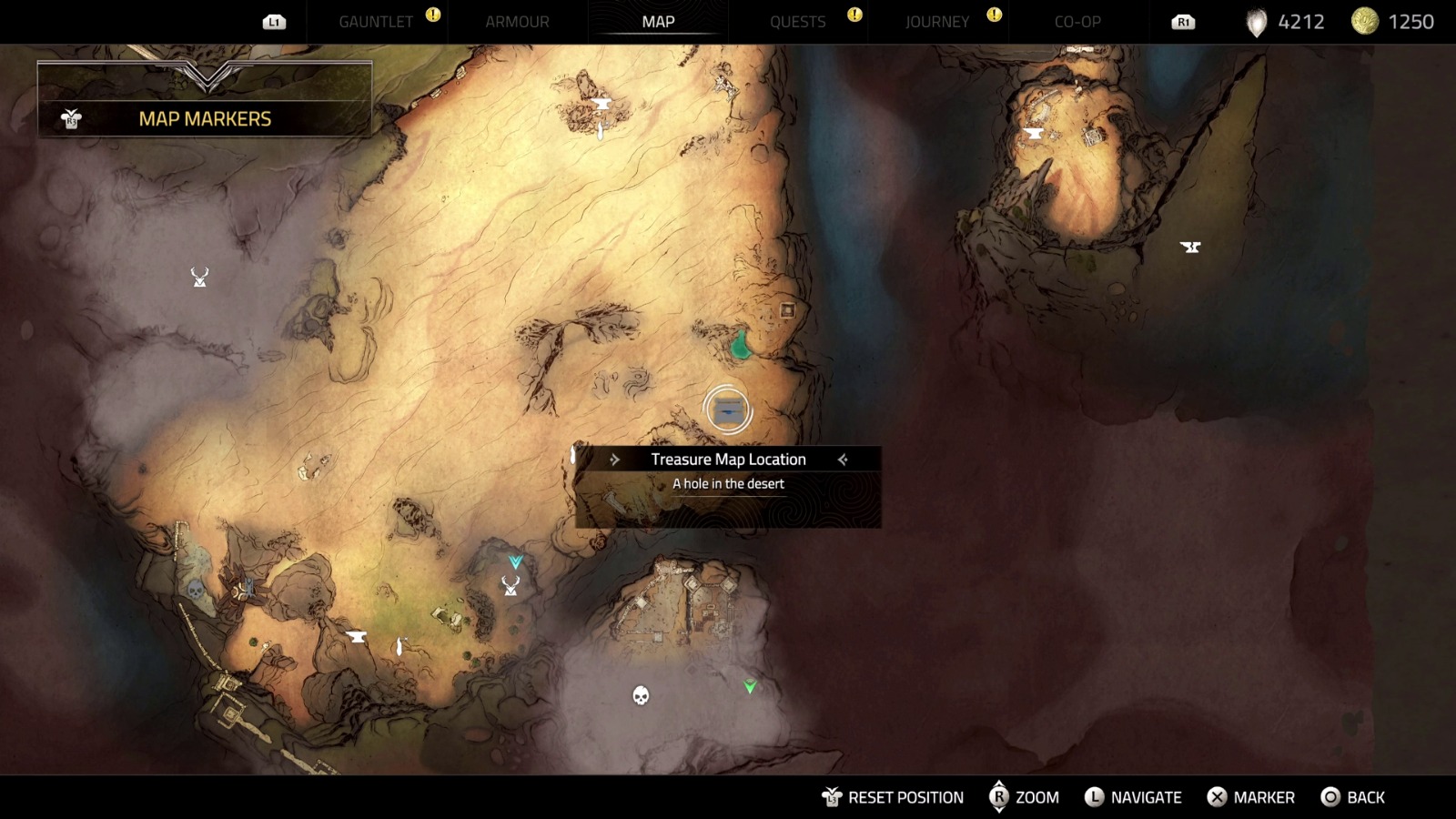Open the CO-OP tab
This screenshot has height=819, width=1456.
click(1079, 21)
